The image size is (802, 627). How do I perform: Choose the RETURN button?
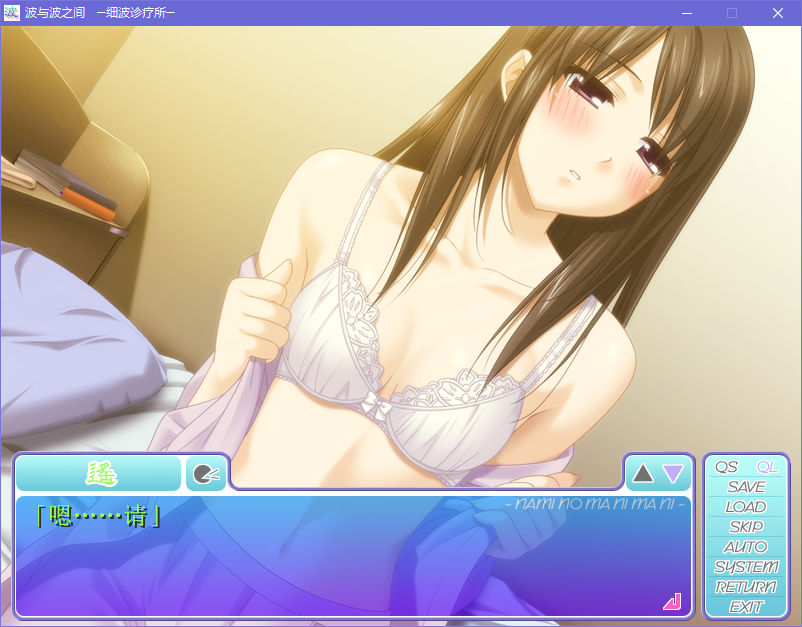tap(746, 587)
